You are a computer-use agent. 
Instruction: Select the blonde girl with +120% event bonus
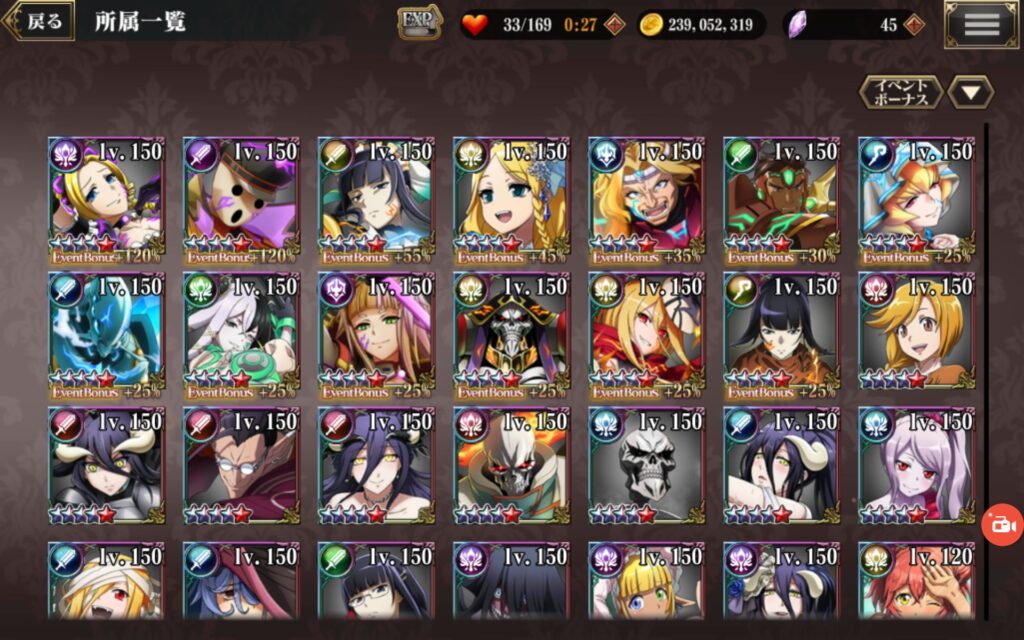[105, 201]
